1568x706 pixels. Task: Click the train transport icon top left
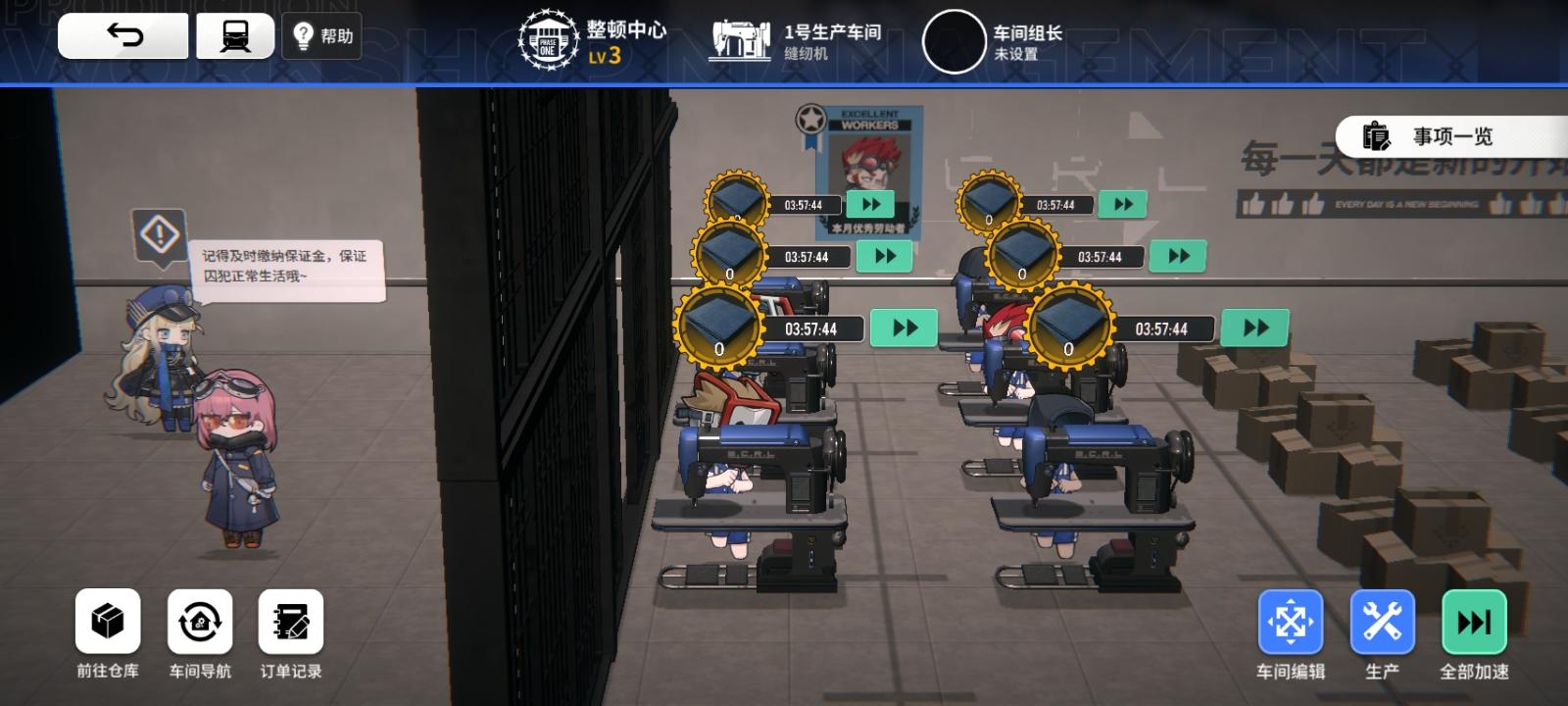coord(234,34)
